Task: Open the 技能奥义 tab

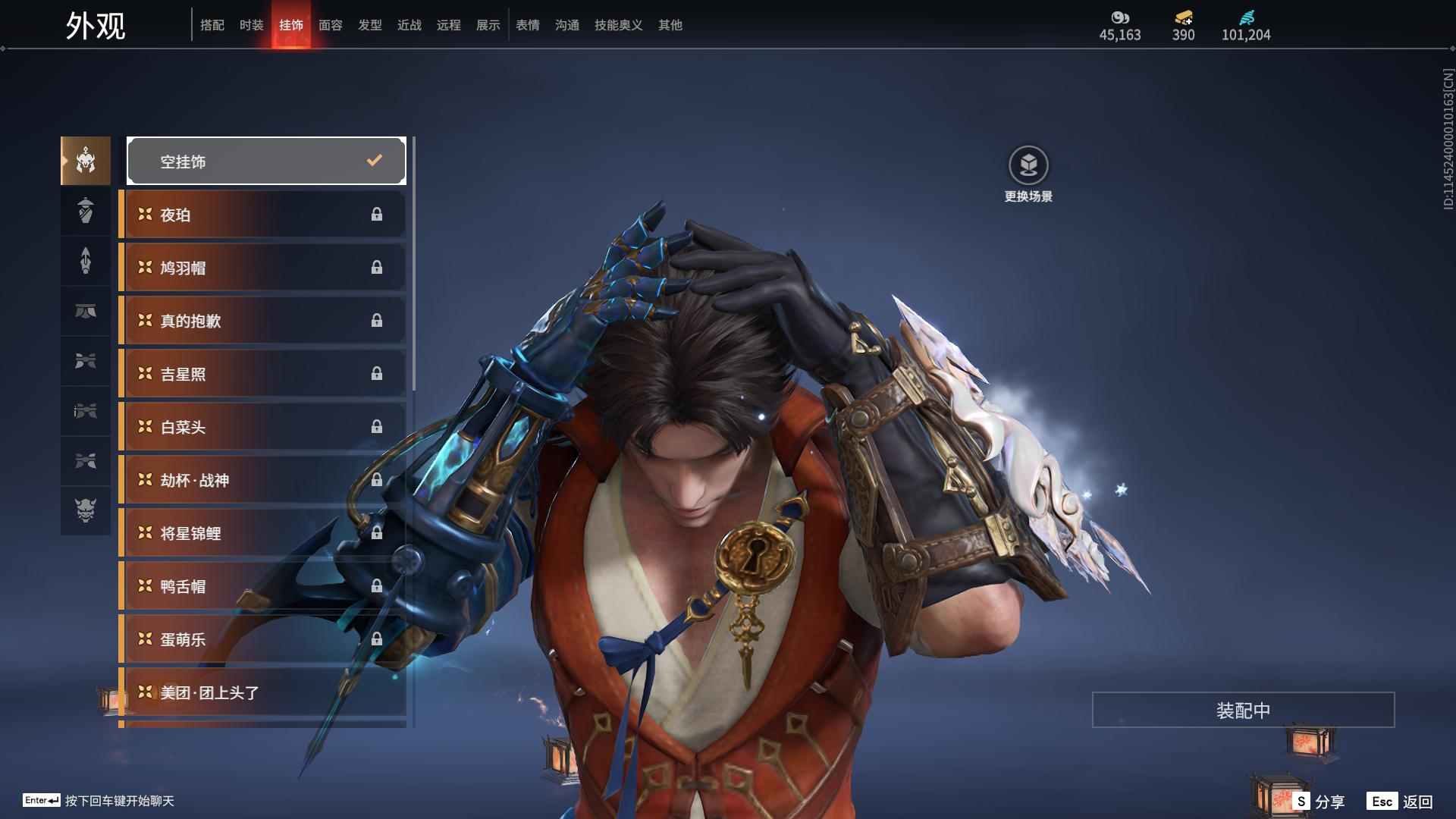Action: click(x=618, y=25)
